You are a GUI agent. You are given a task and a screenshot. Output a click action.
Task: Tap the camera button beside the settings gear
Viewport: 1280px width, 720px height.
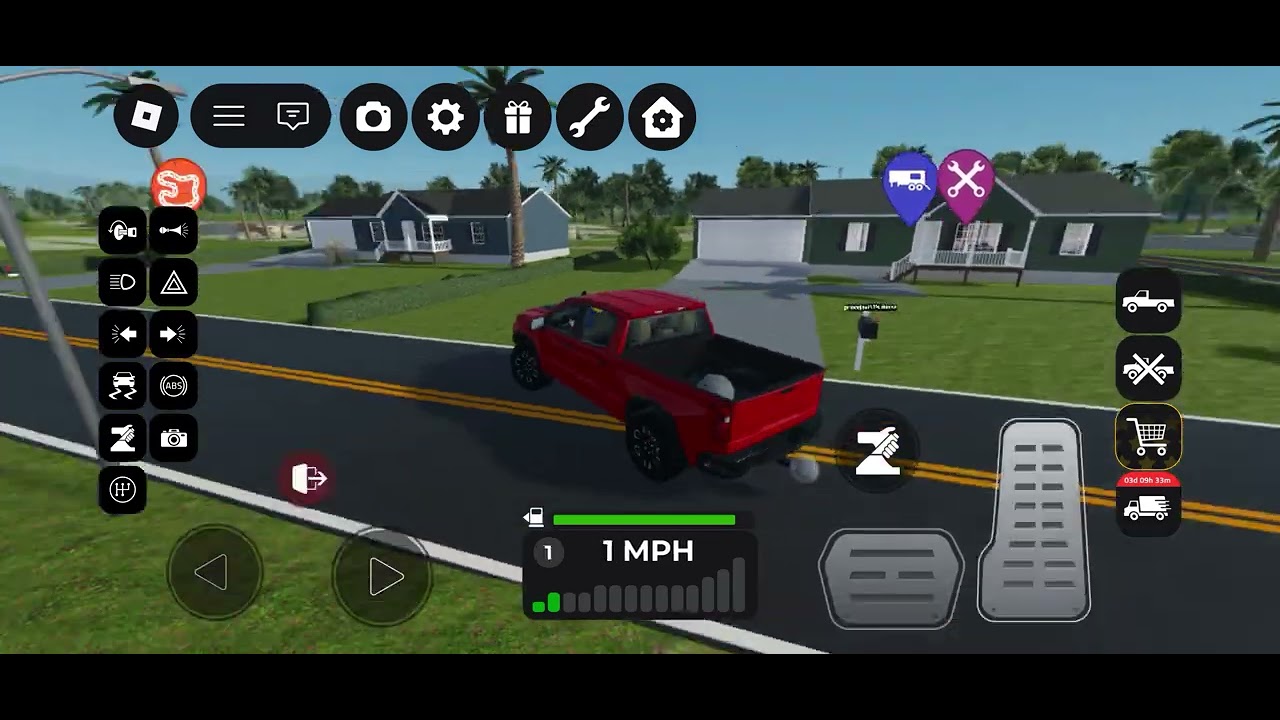tap(374, 118)
